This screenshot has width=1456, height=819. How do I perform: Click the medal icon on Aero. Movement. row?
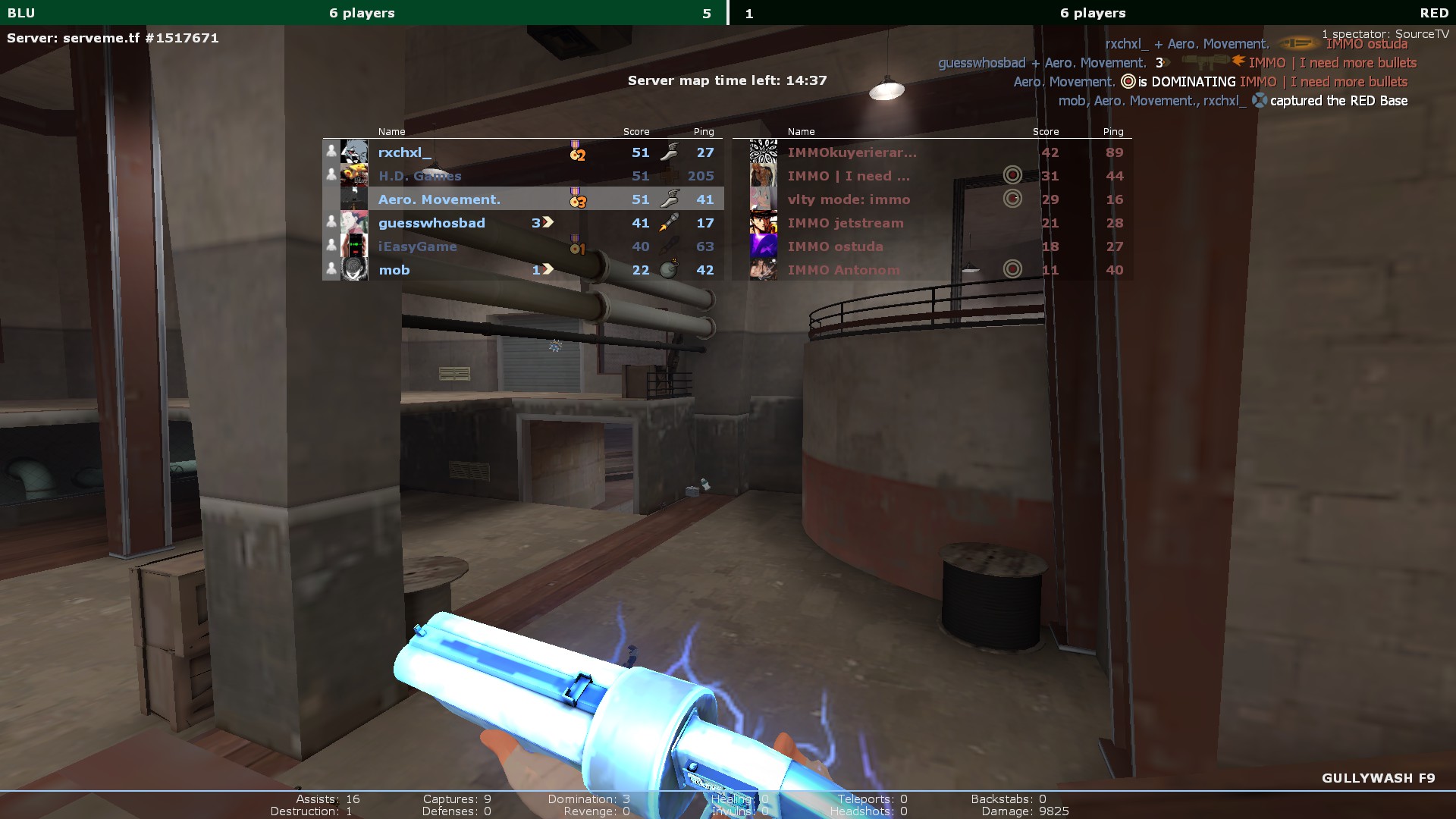pos(577,199)
